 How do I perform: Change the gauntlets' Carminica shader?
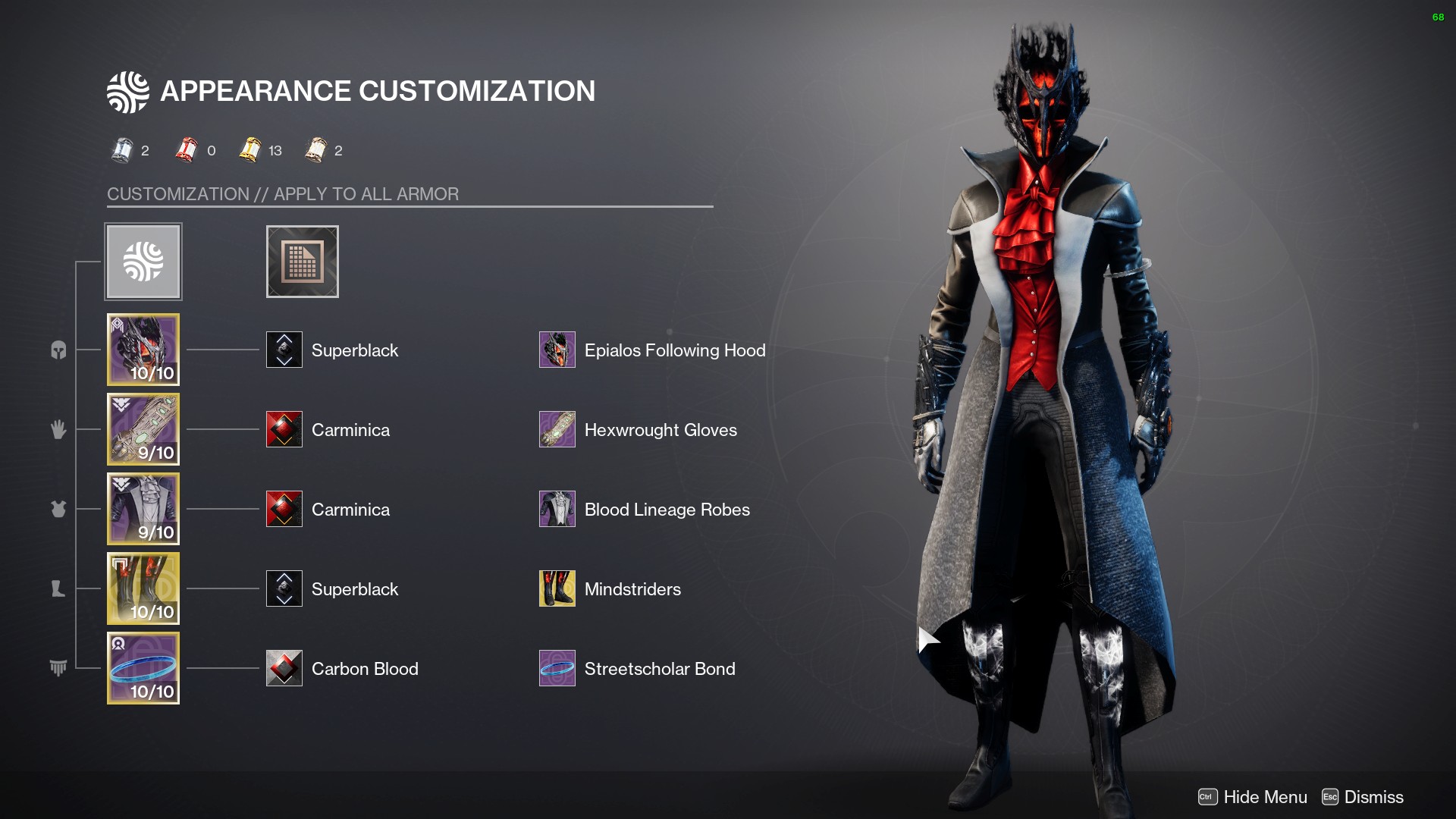[284, 429]
